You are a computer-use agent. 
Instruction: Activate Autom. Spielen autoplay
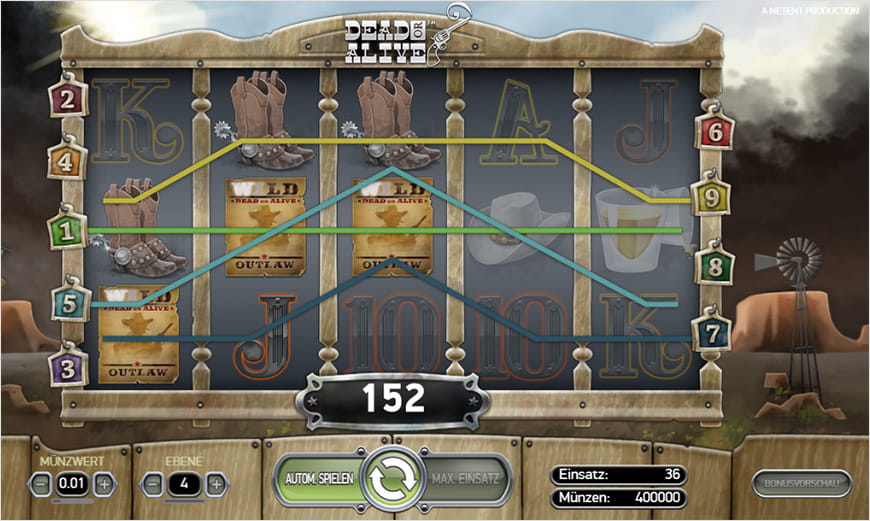click(x=316, y=480)
